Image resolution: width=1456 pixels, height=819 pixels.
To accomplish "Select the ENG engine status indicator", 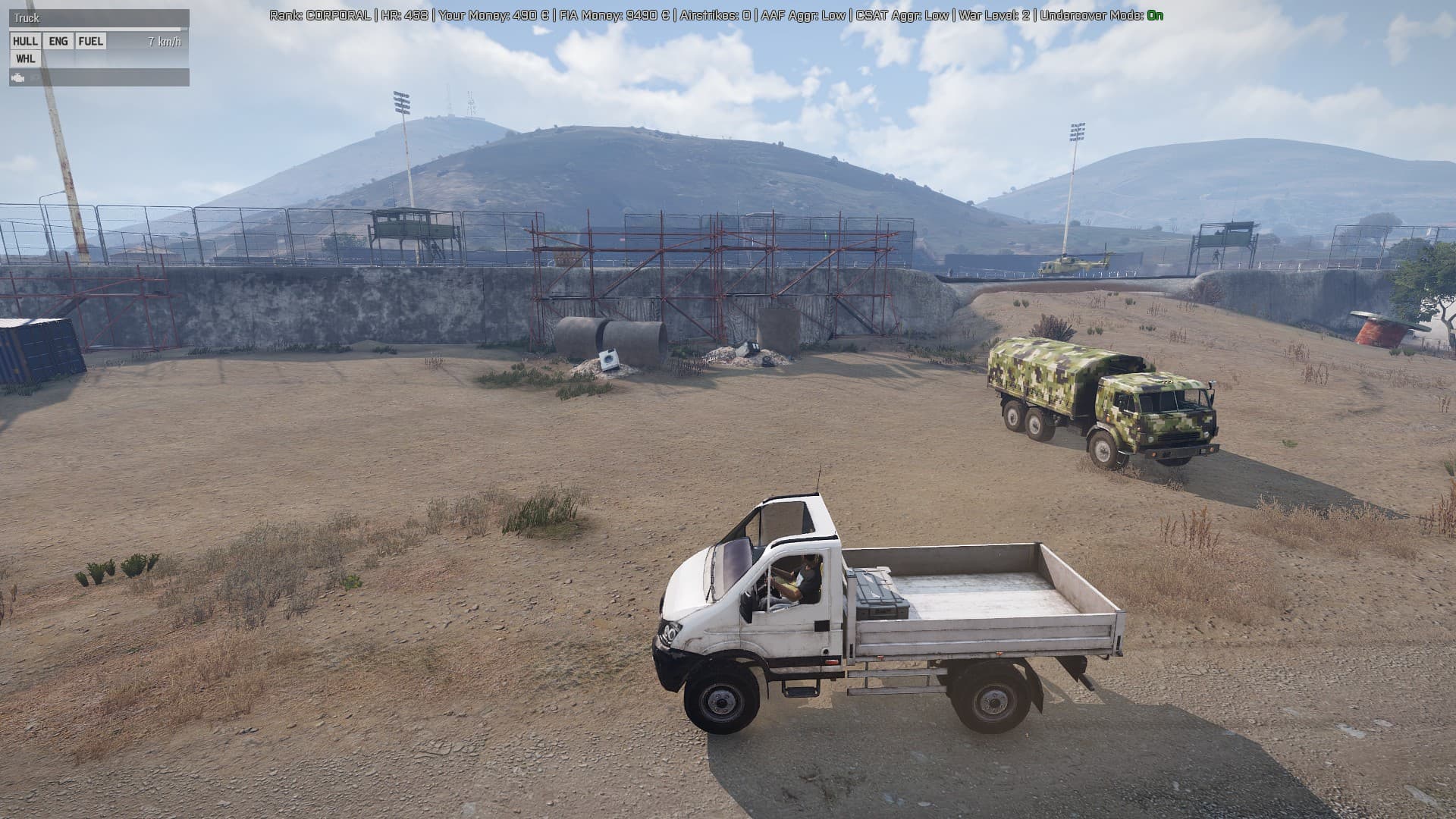I will coord(58,41).
